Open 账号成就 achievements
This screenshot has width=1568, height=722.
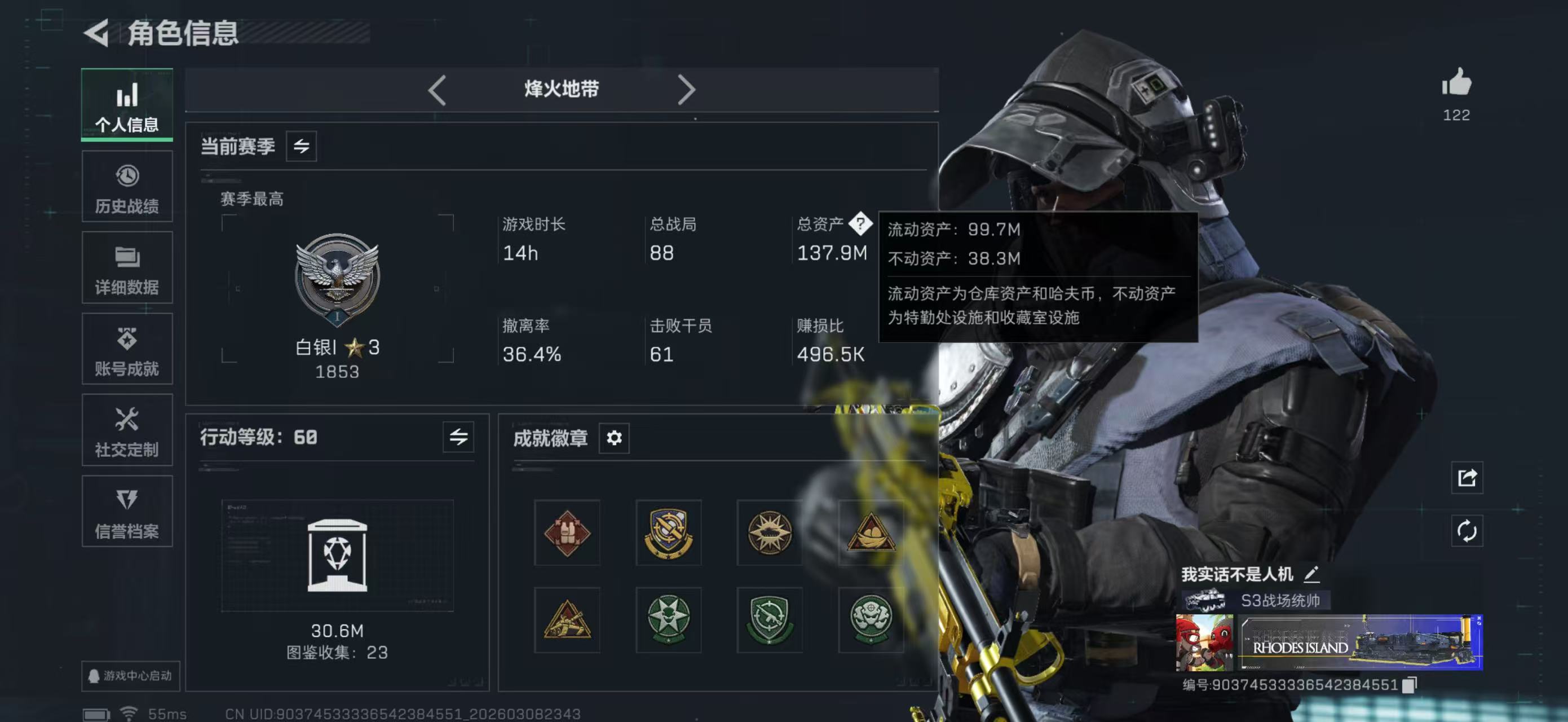tap(127, 349)
